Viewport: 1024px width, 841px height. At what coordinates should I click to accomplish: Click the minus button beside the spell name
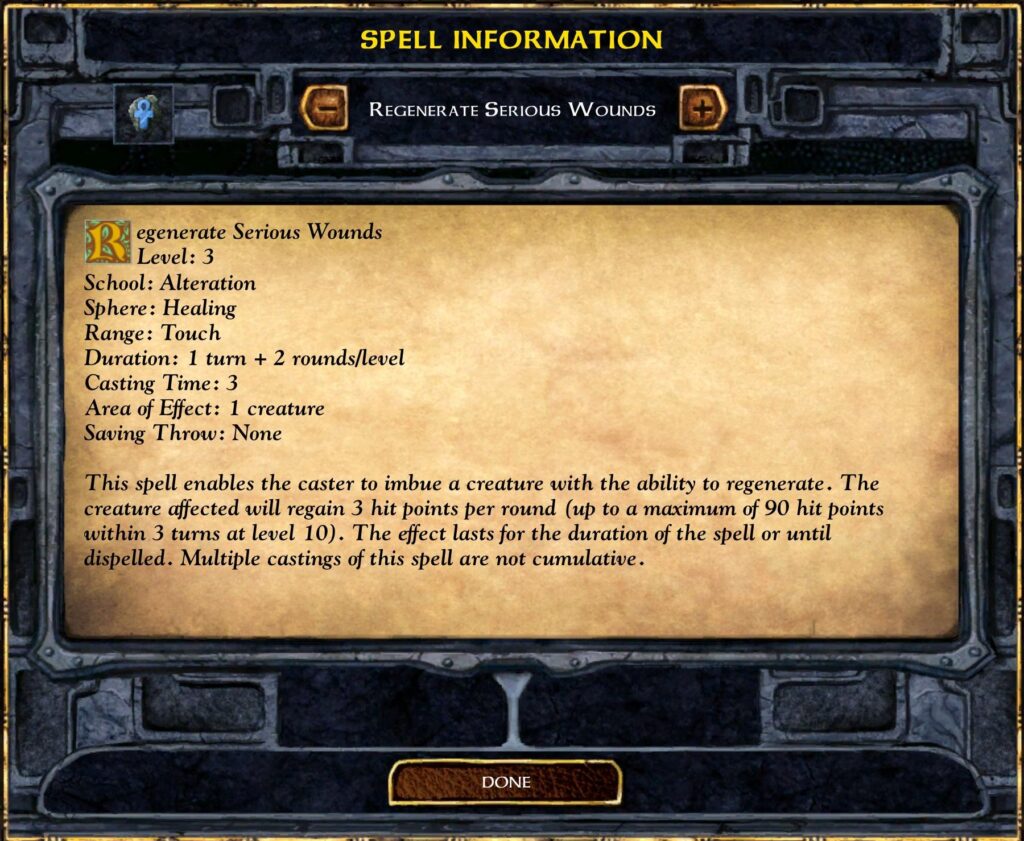click(322, 108)
